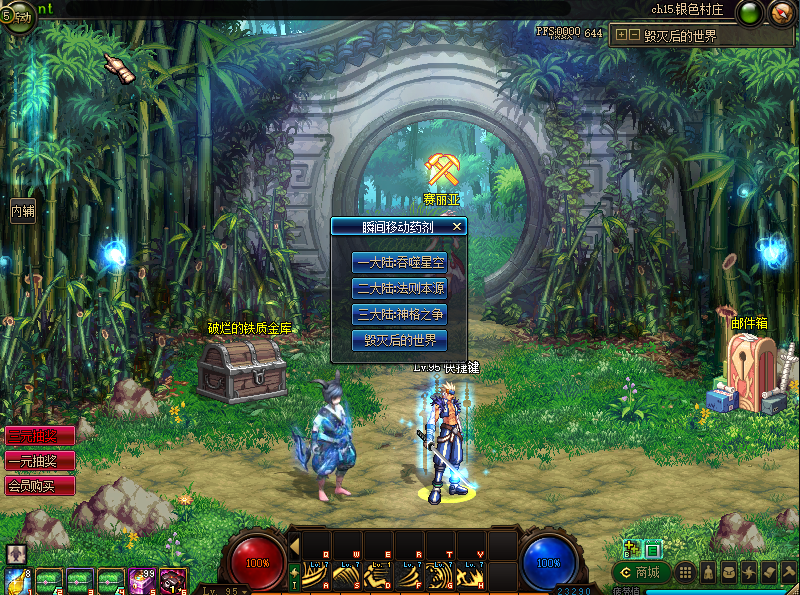Click the 一元抽奖 lottery button
Screen dimensions: 800x595
(40, 462)
